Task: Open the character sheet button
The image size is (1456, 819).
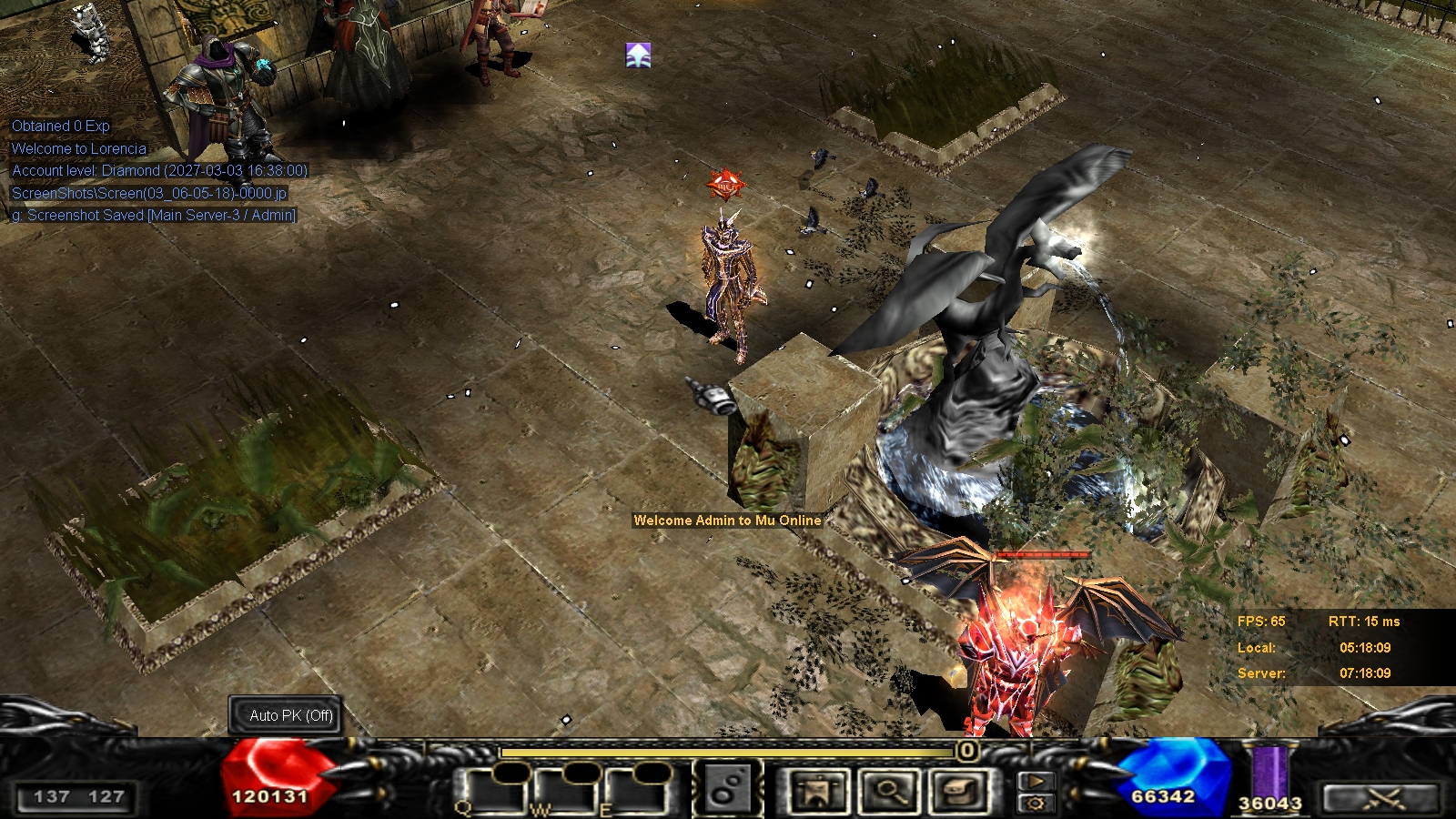Action: pyautogui.click(x=819, y=790)
